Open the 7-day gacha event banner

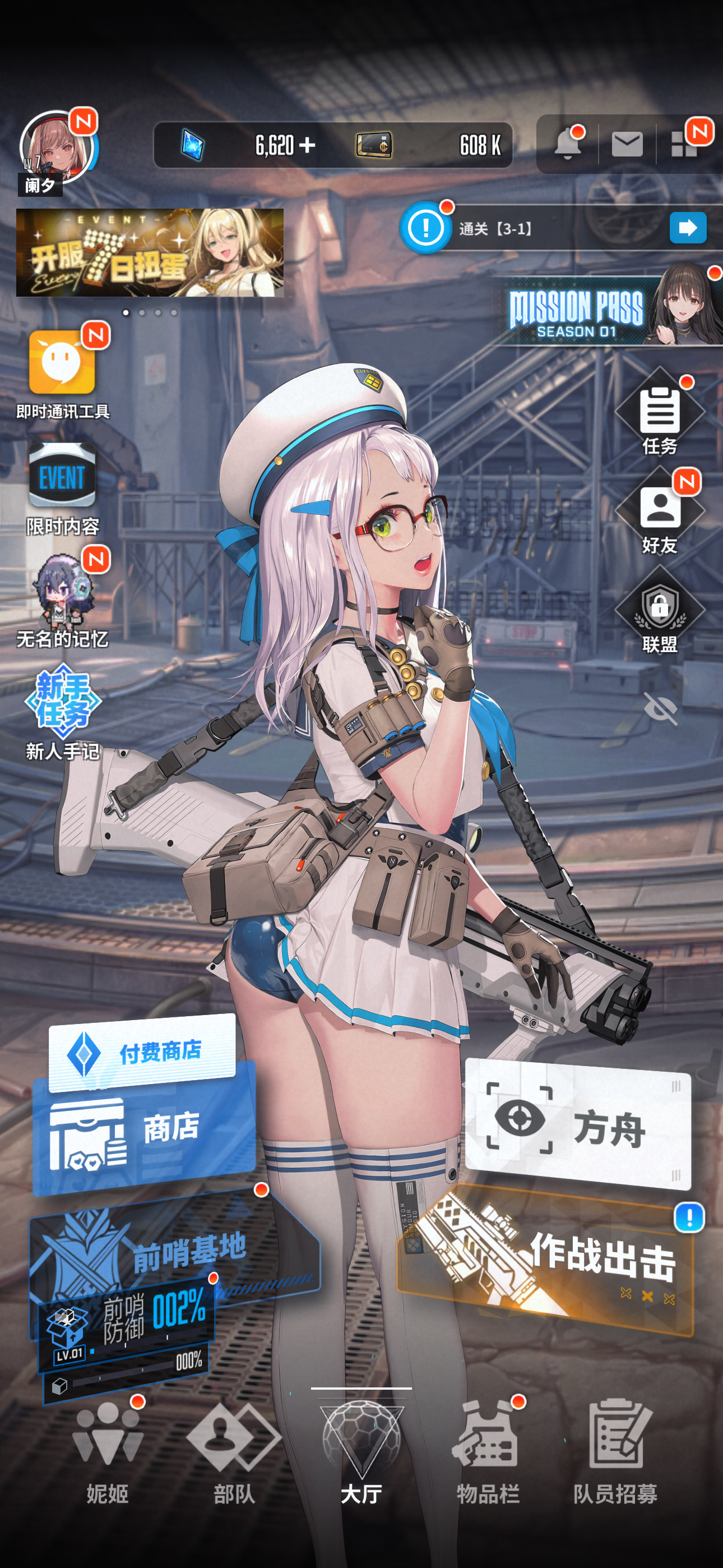point(150,252)
